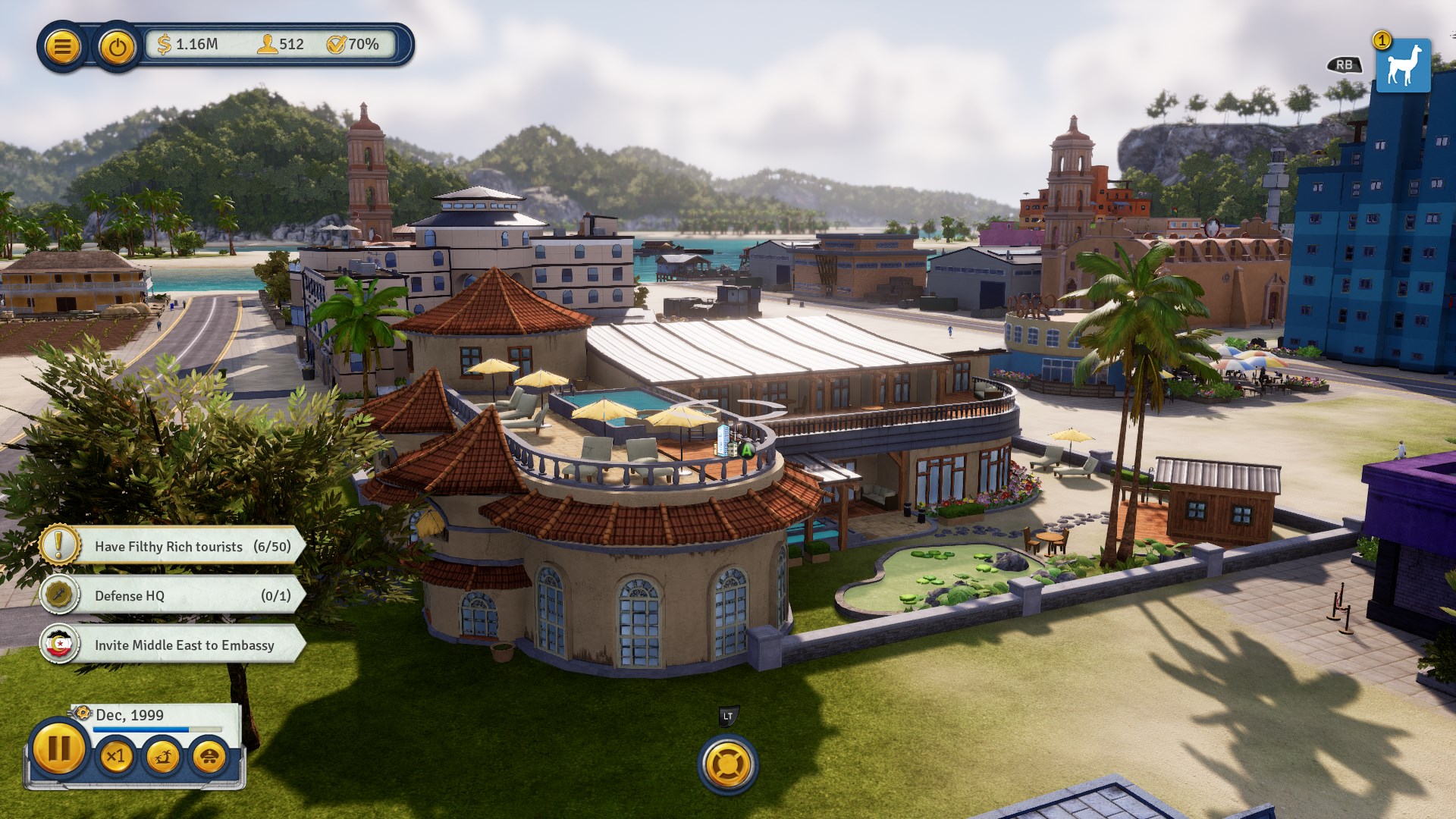Select Invite Middle East to Embassy task
Screen dimensions: 1456x819
(x=173, y=645)
